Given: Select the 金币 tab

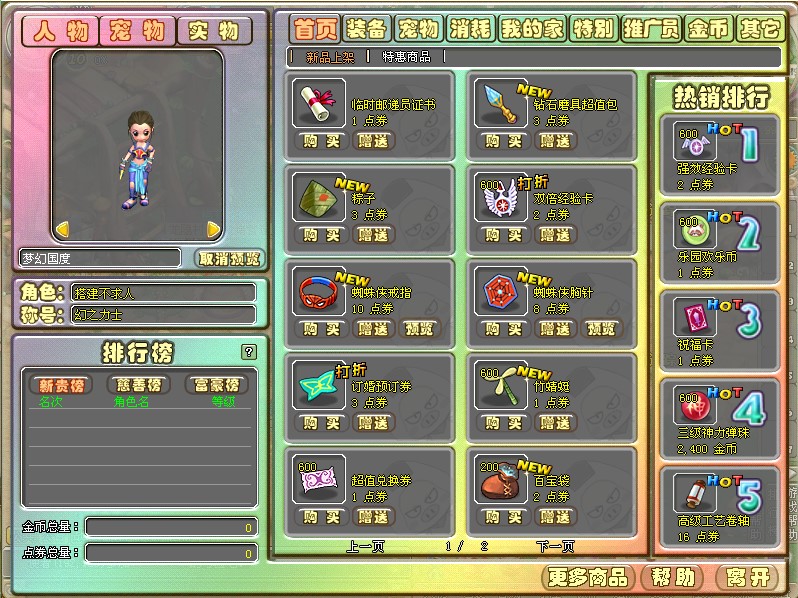Looking at the screenshot, I should [x=707, y=29].
